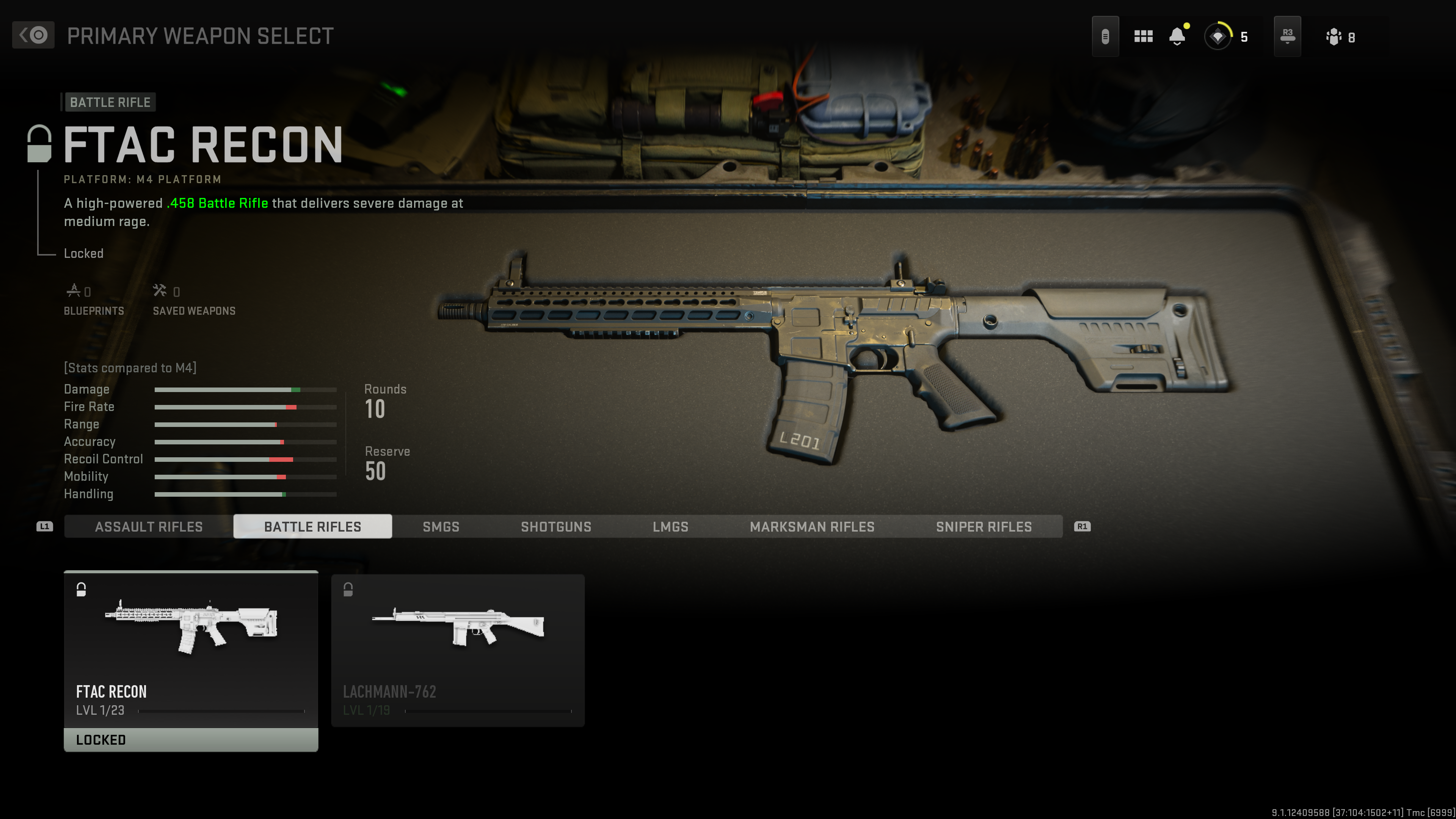The height and width of the screenshot is (819, 1456).
Task: Choose the Sniper Rifles tab
Action: (x=984, y=527)
